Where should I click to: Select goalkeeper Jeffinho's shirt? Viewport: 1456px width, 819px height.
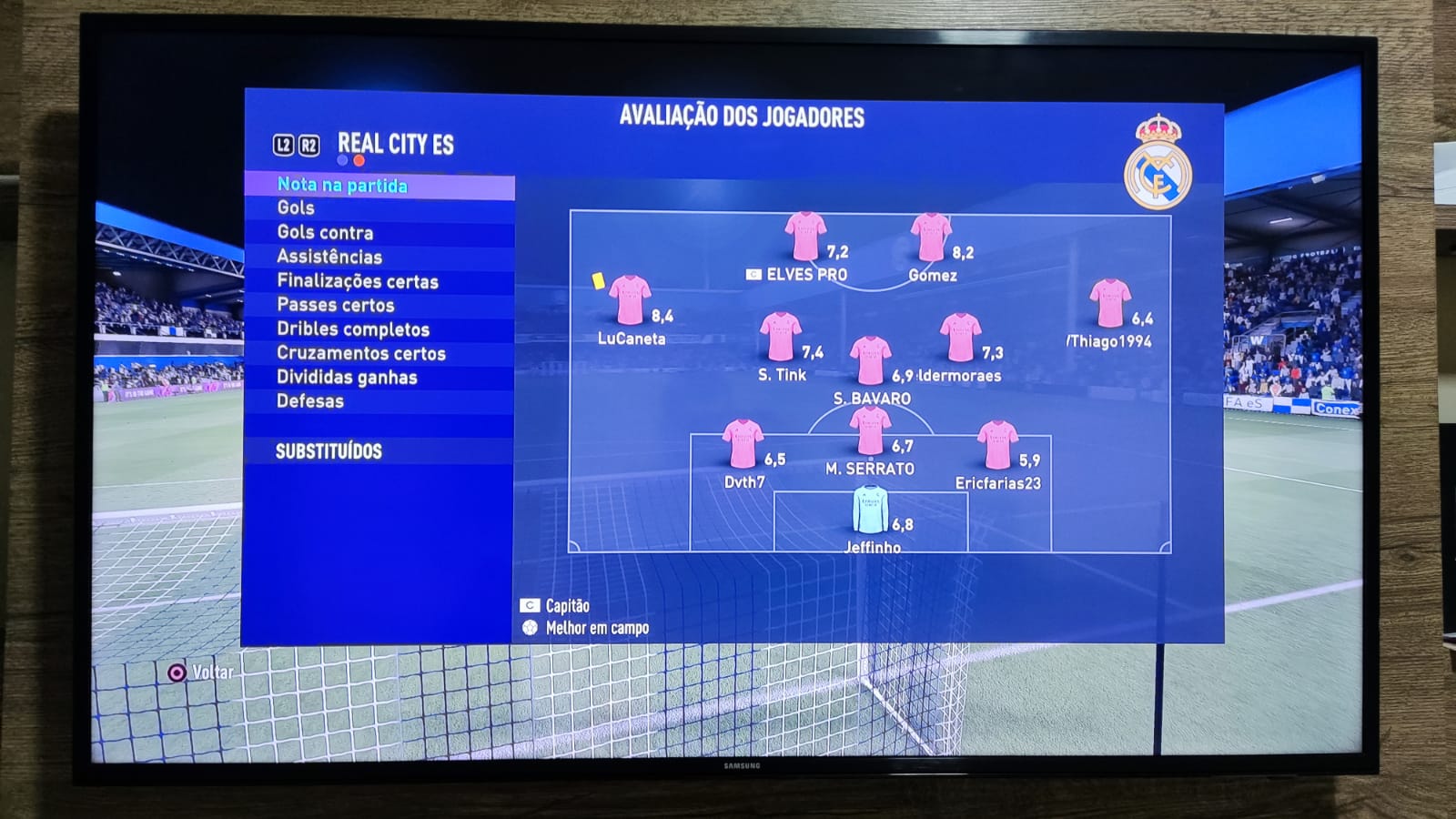click(870, 510)
